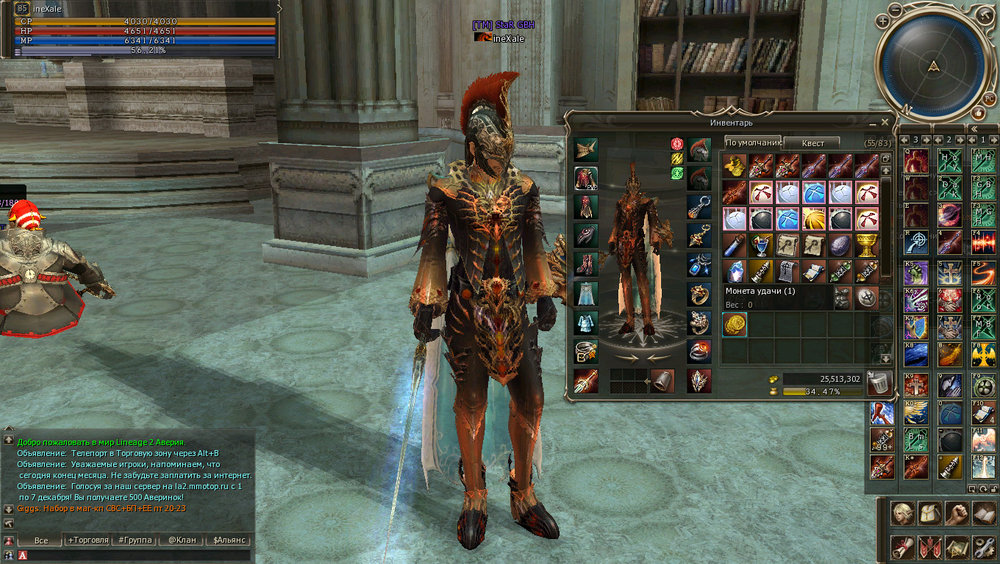The width and height of the screenshot is (1000, 564).
Task: Open the minimap radar
Action: (933, 64)
